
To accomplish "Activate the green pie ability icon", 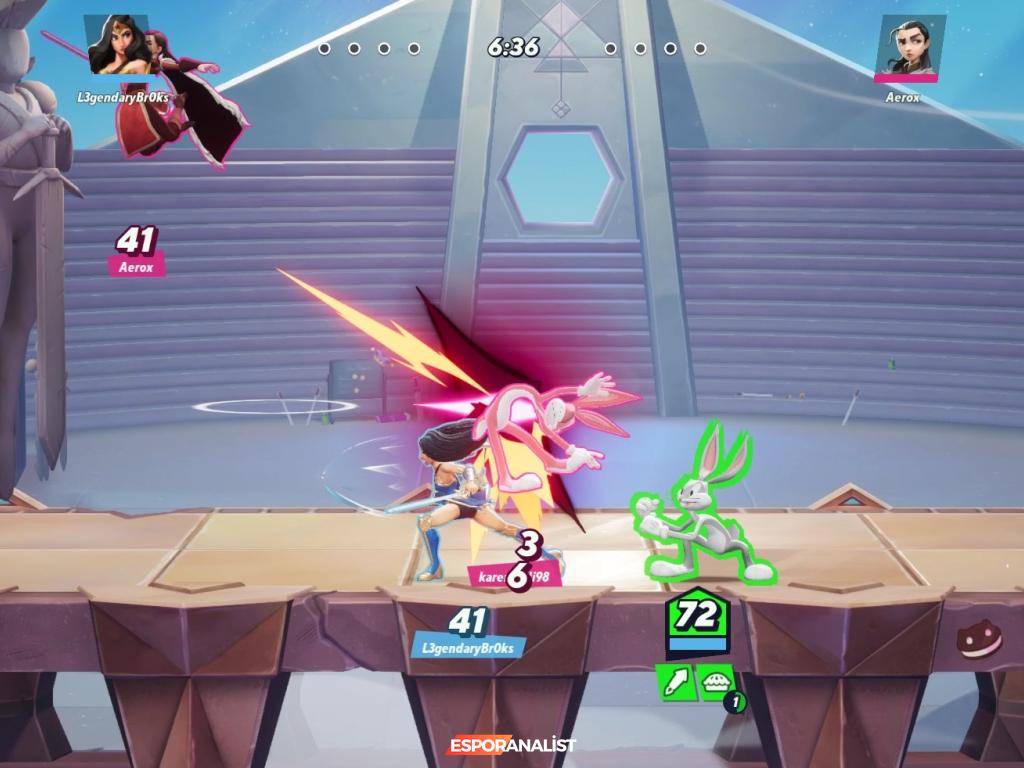I will coord(715,682).
